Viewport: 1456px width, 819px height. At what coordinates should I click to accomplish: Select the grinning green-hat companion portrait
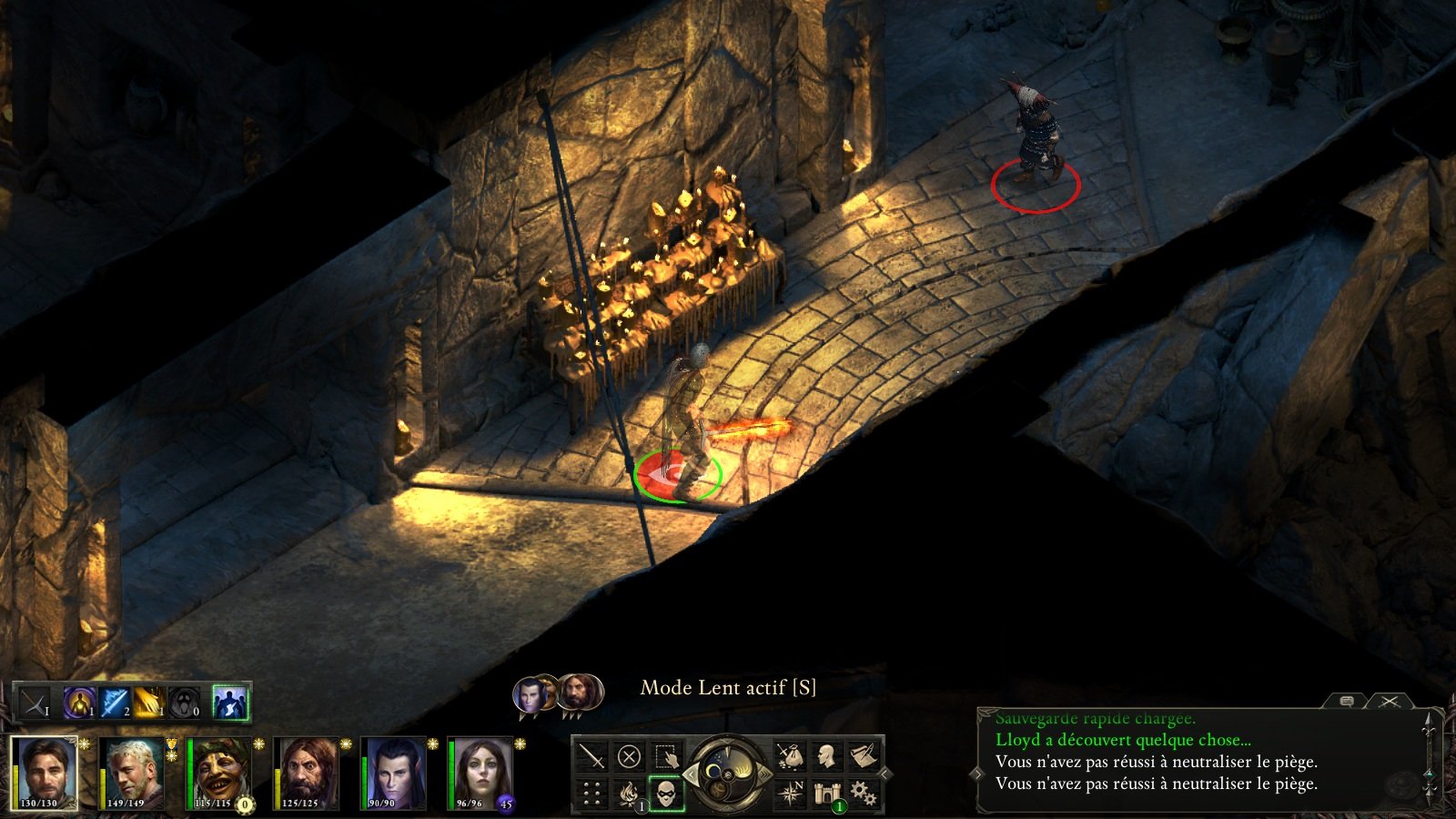coord(221,773)
